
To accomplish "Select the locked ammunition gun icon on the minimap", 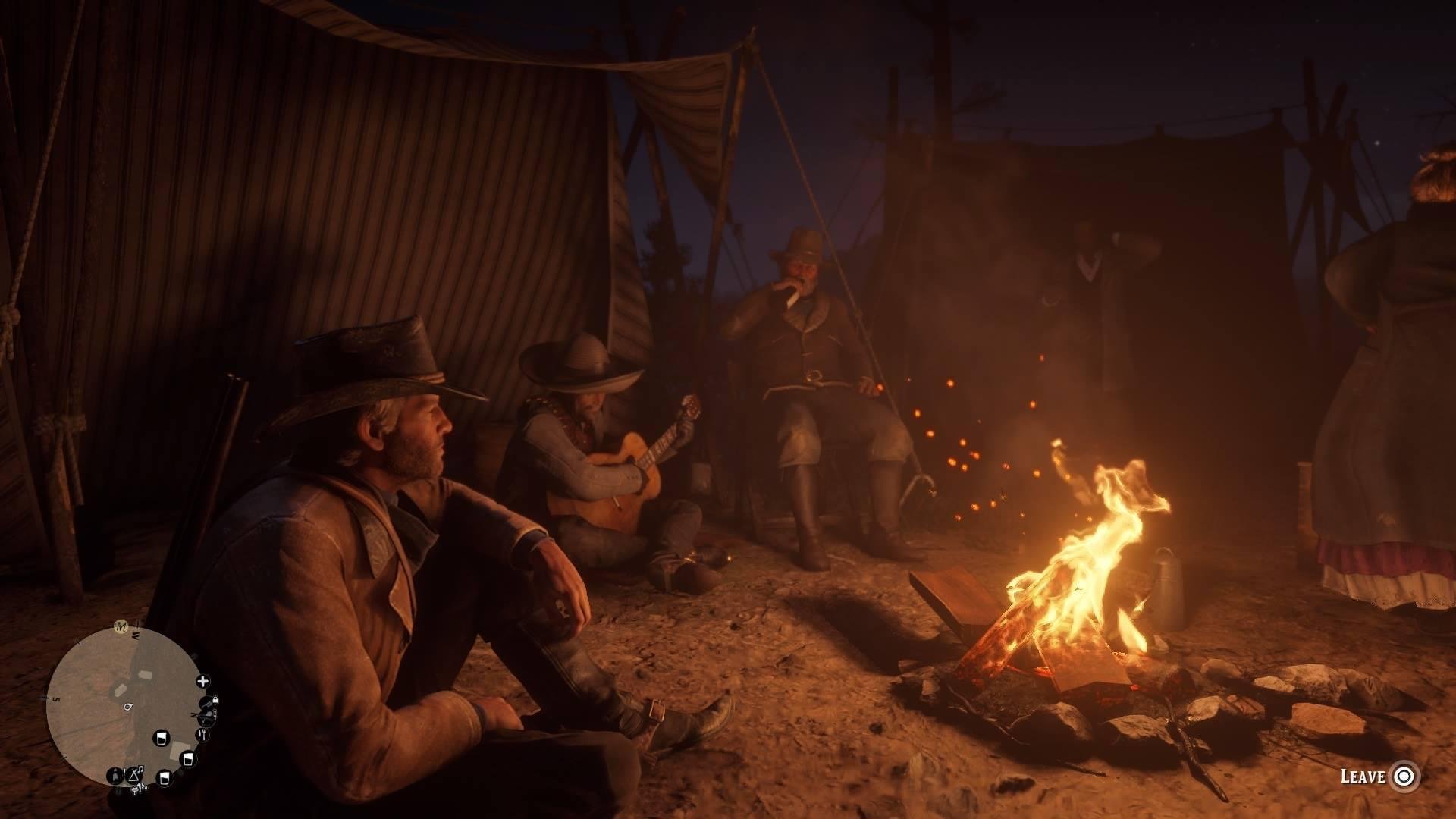I will click(x=206, y=702).
